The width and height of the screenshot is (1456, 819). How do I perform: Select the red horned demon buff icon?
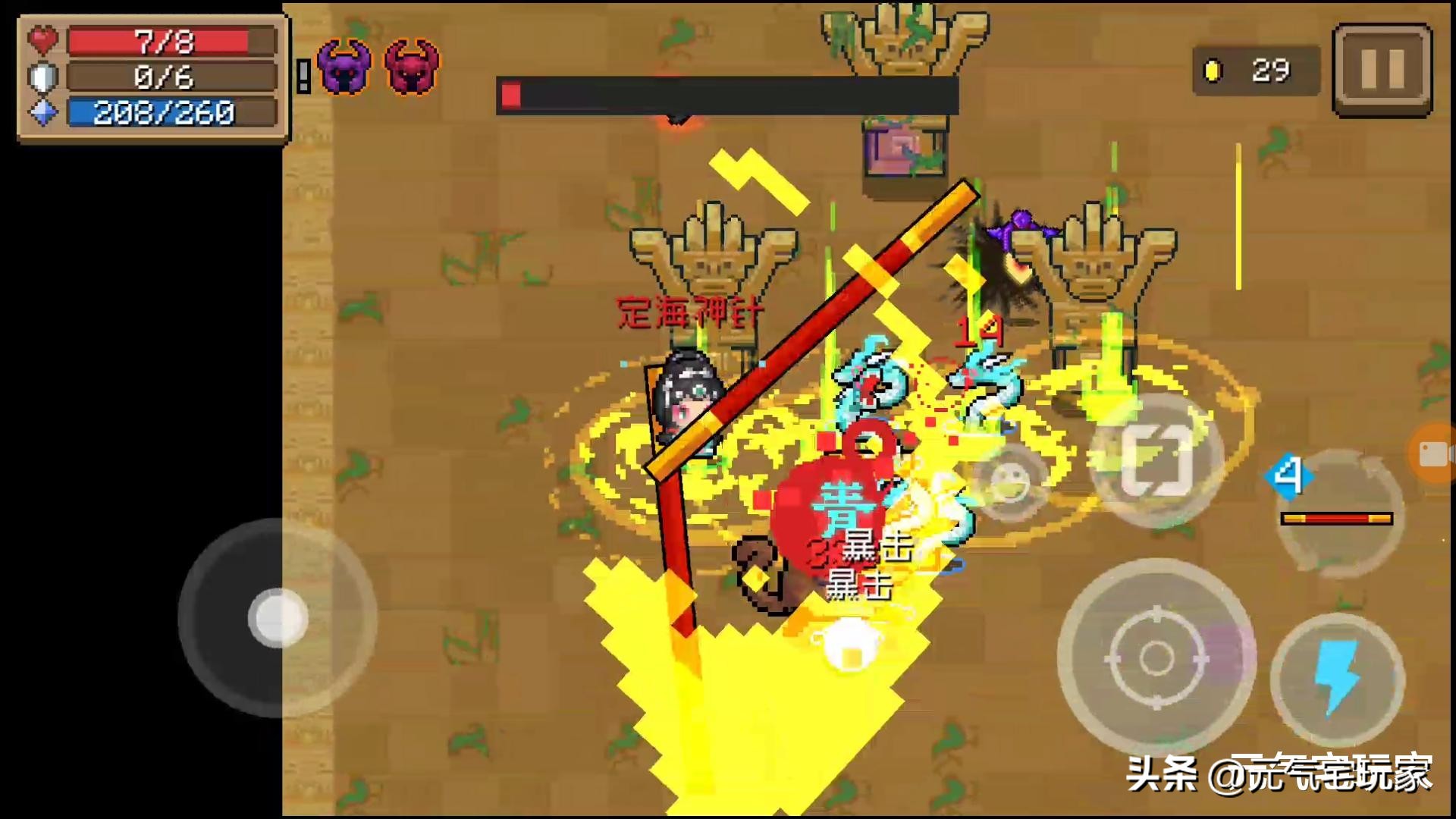pos(412,67)
